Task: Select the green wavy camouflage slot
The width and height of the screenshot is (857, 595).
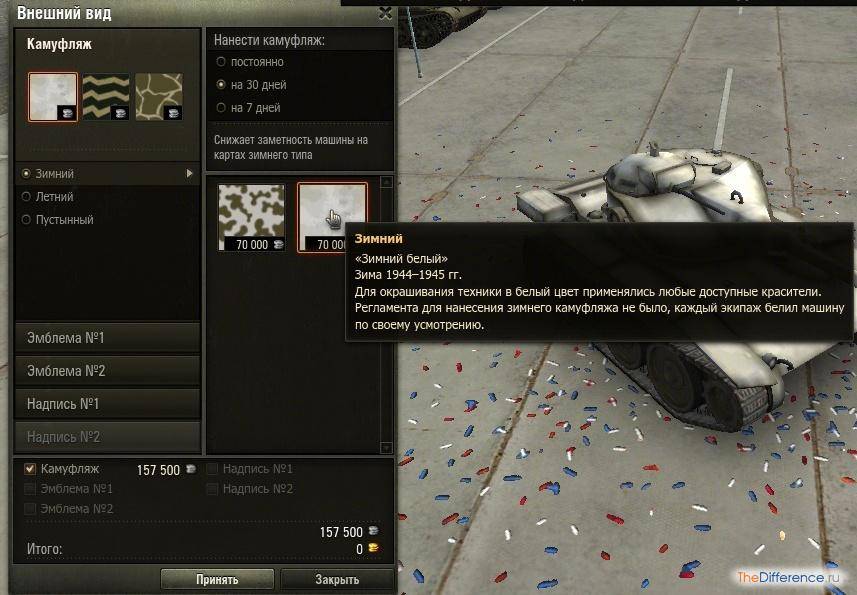Action: (x=105, y=96)
